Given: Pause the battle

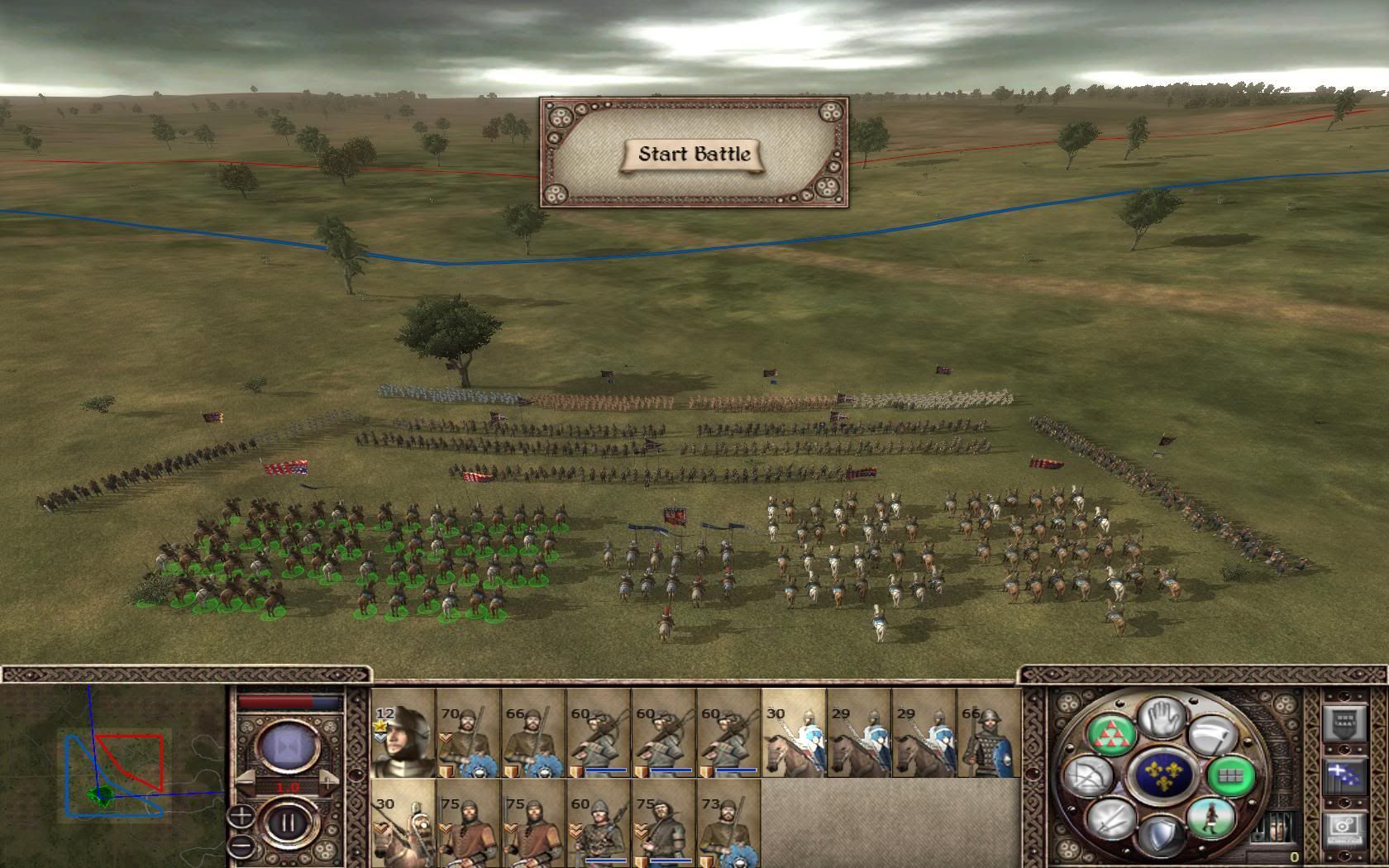Looking at the screenshot, I should (x=288, y=824).
